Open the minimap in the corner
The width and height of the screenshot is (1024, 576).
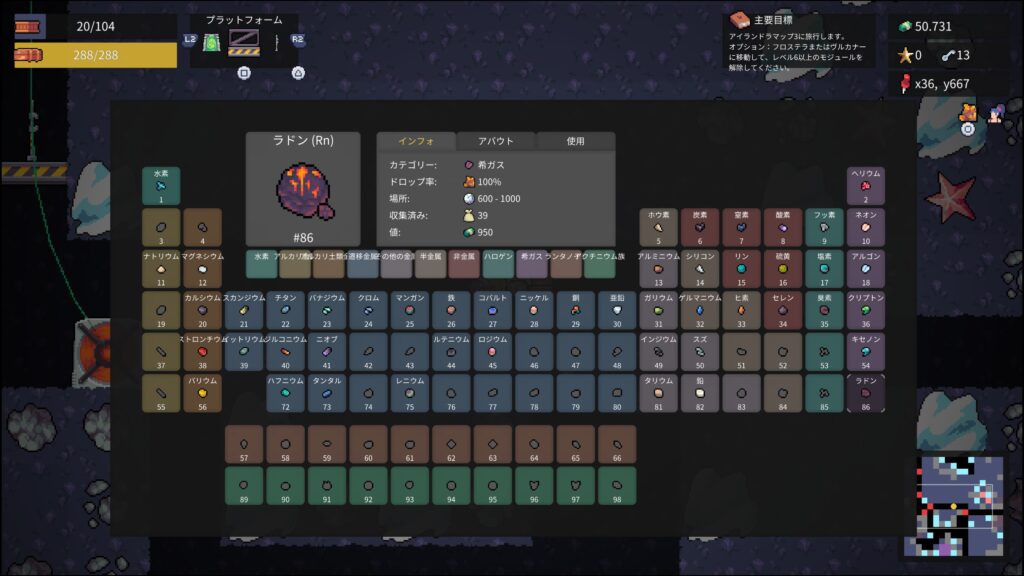pyautogui.click(x=953, y=505)
